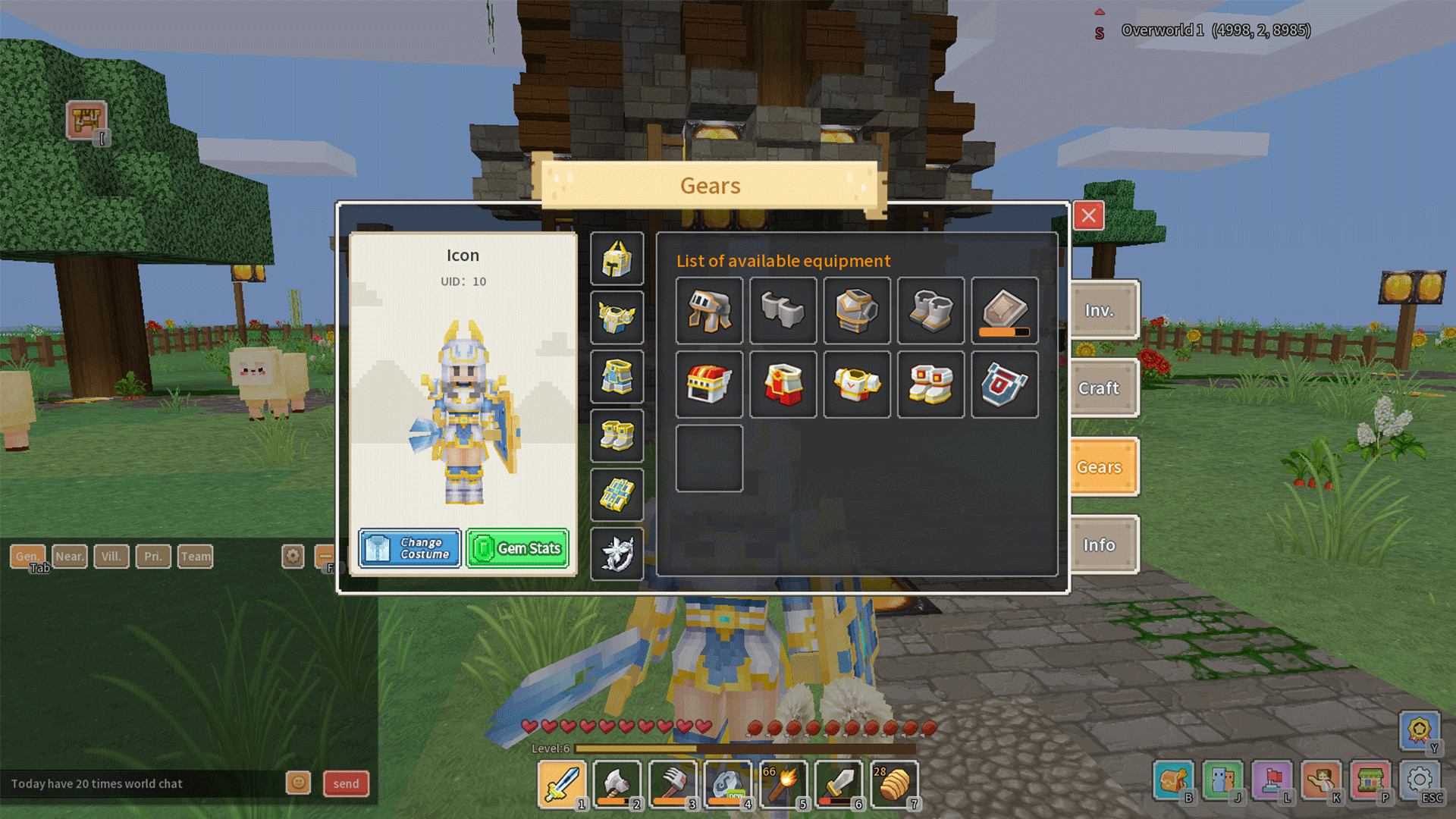Image resolution: width=1456 pixels, height=819 pixels.
Task: Click the send button next to chat input
Action: click(346, 783)
